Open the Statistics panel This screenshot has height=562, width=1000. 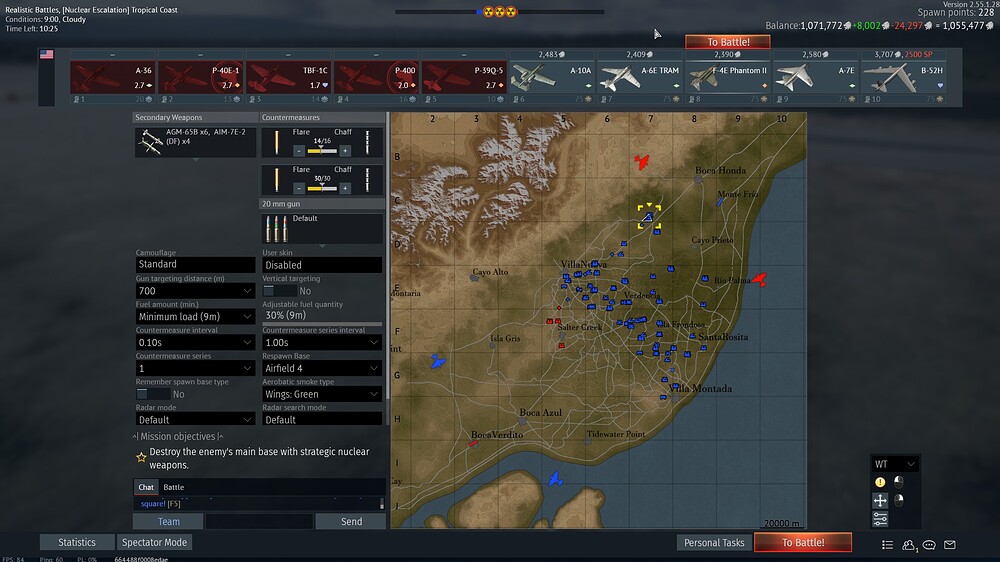76,542
